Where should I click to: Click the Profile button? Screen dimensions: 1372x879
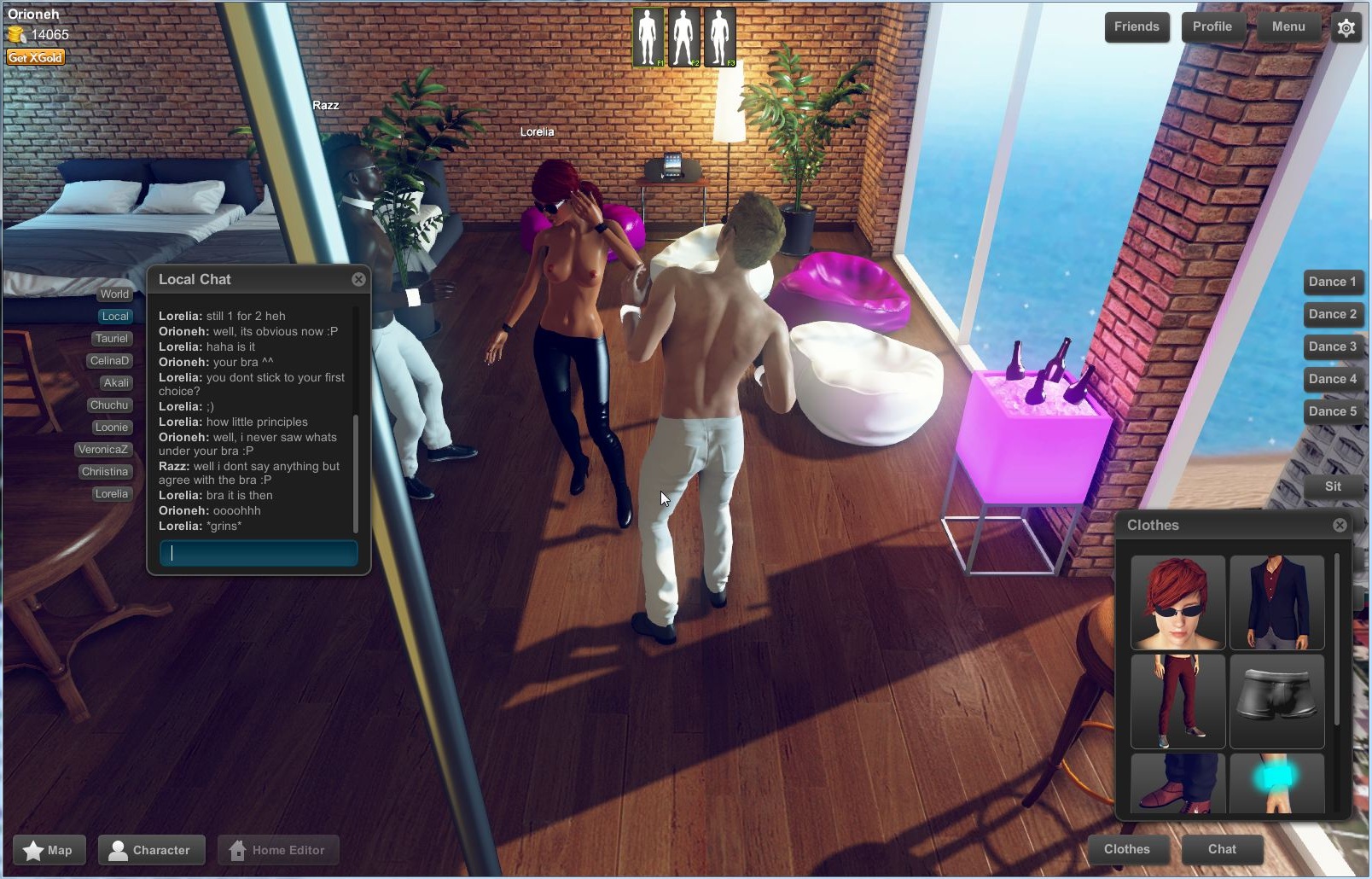(x=1212, y=26)
